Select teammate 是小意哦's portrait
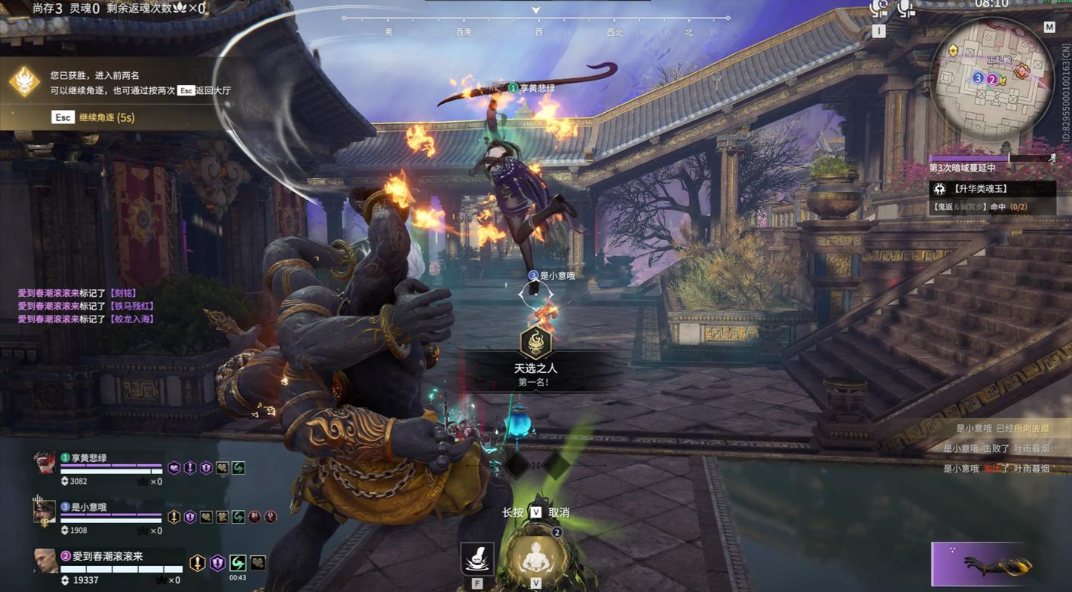 pyautogui.click(x=44, y=512)
